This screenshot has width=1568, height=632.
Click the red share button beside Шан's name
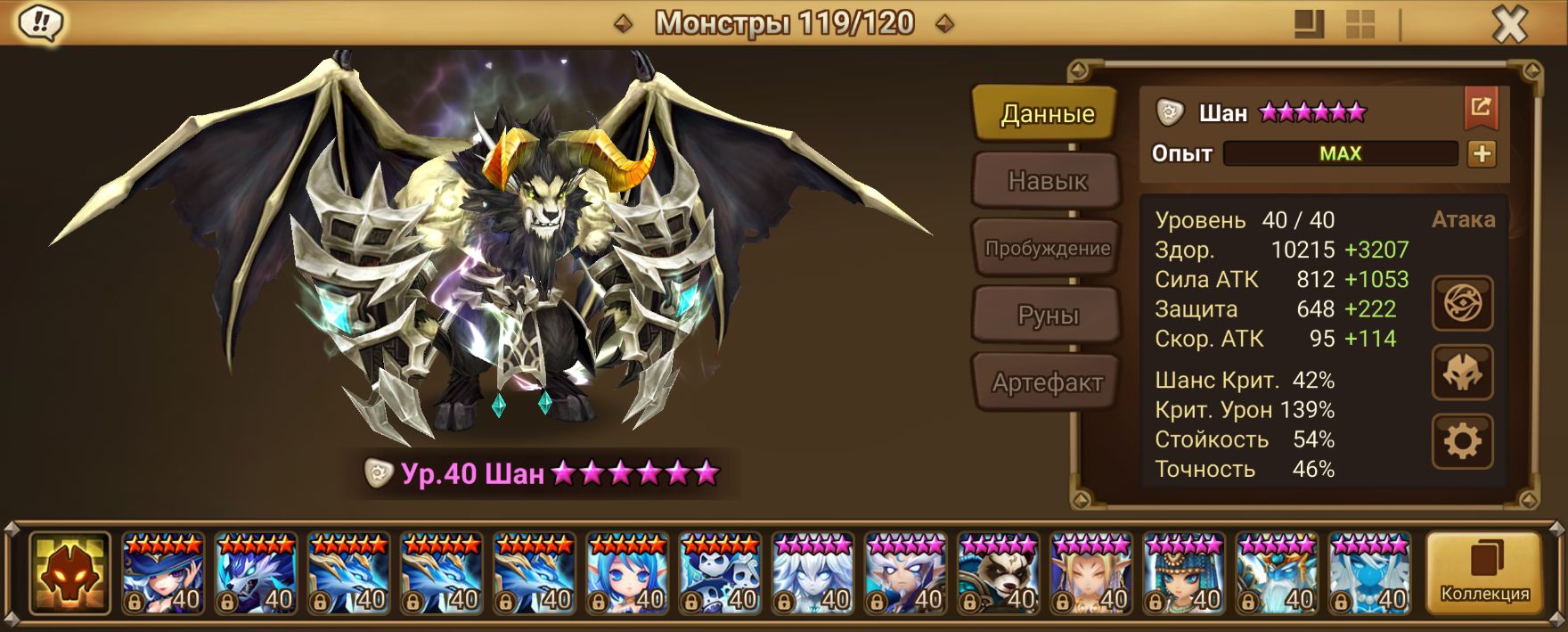click(x=1480, y=108)
